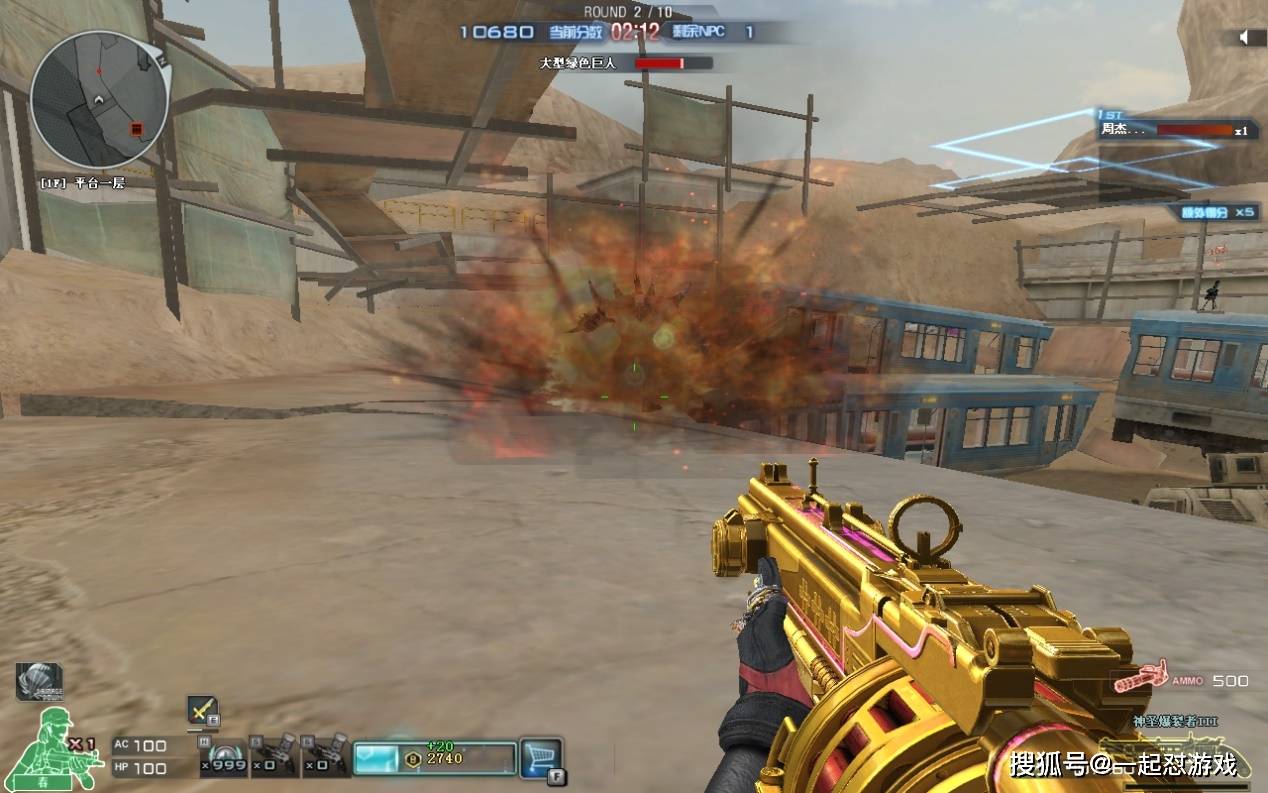Select the golden sword melee icon
The width and height of the screenshot is (1268, 793).
click(x=202, y=710)
